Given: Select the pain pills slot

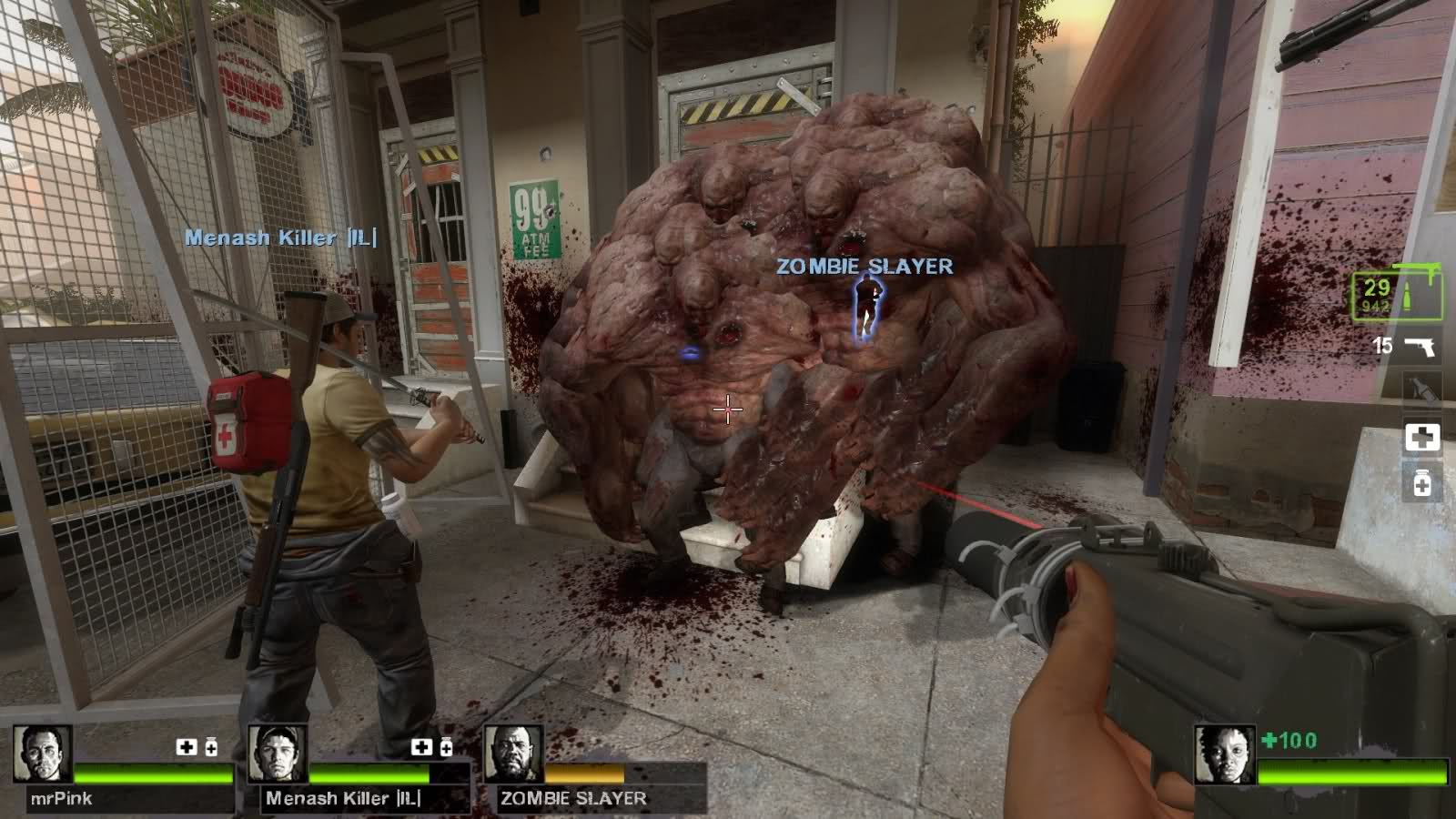Looking at the screenshot, I should pyautogui.click(x=1421, y=483).
